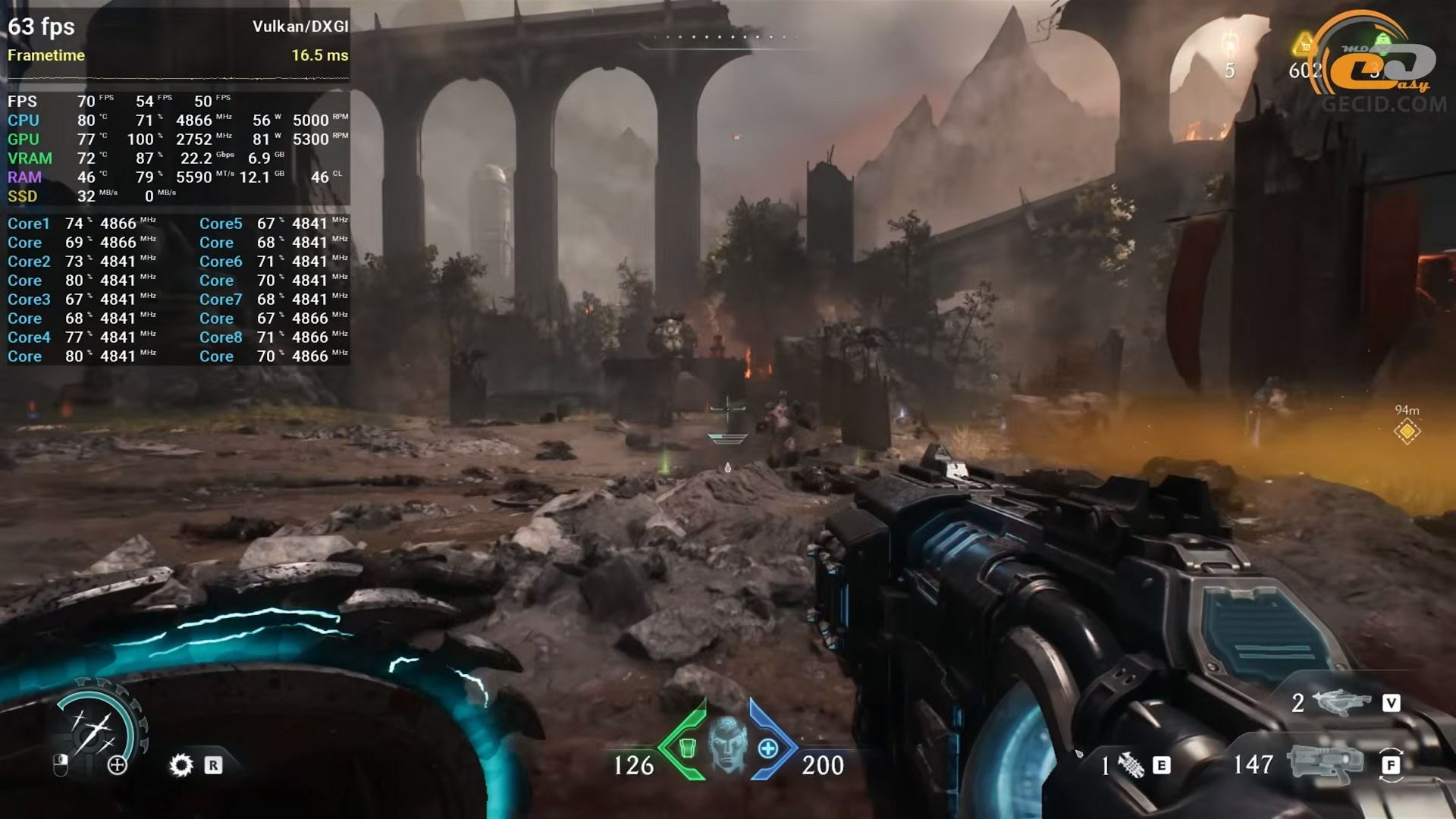Click the gold triangle currency icon
Screen dimensions: 1456x819
pos(1304,45)
